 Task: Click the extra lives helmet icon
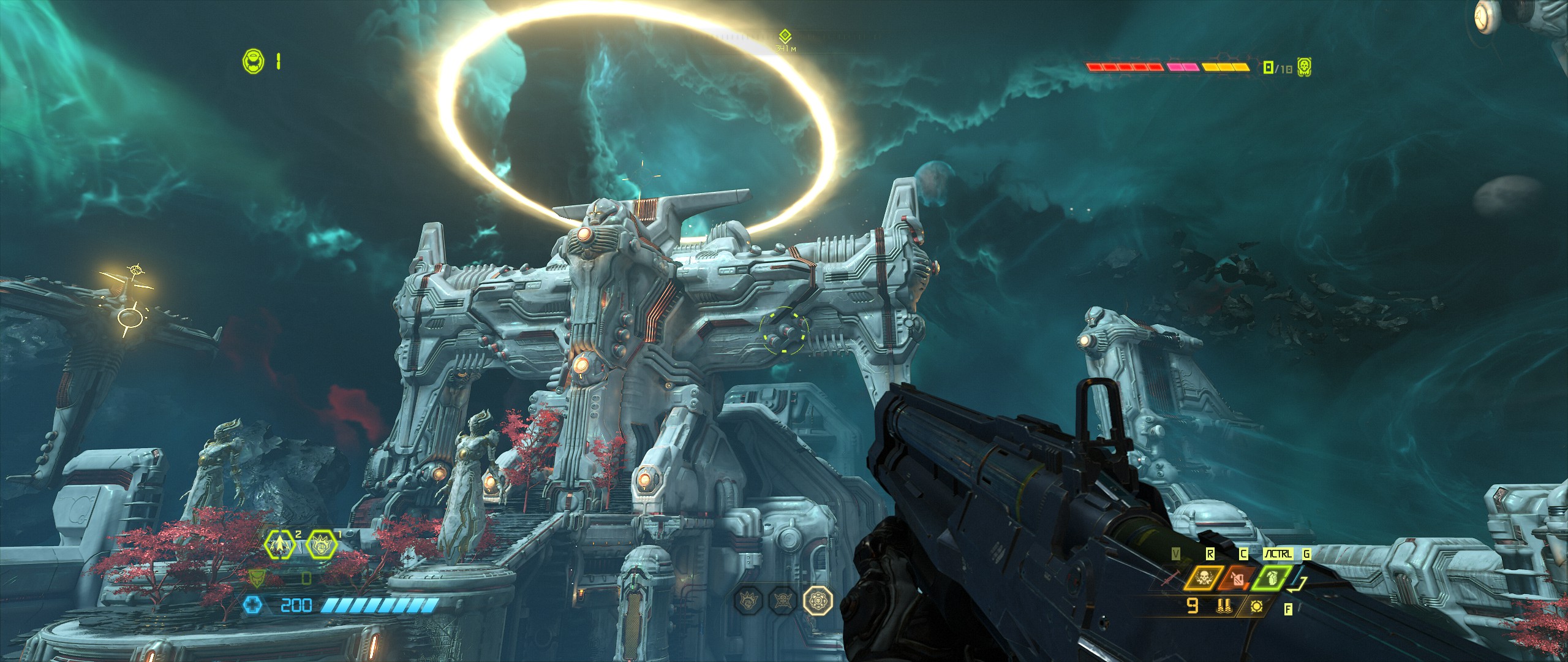coord(253,61)
